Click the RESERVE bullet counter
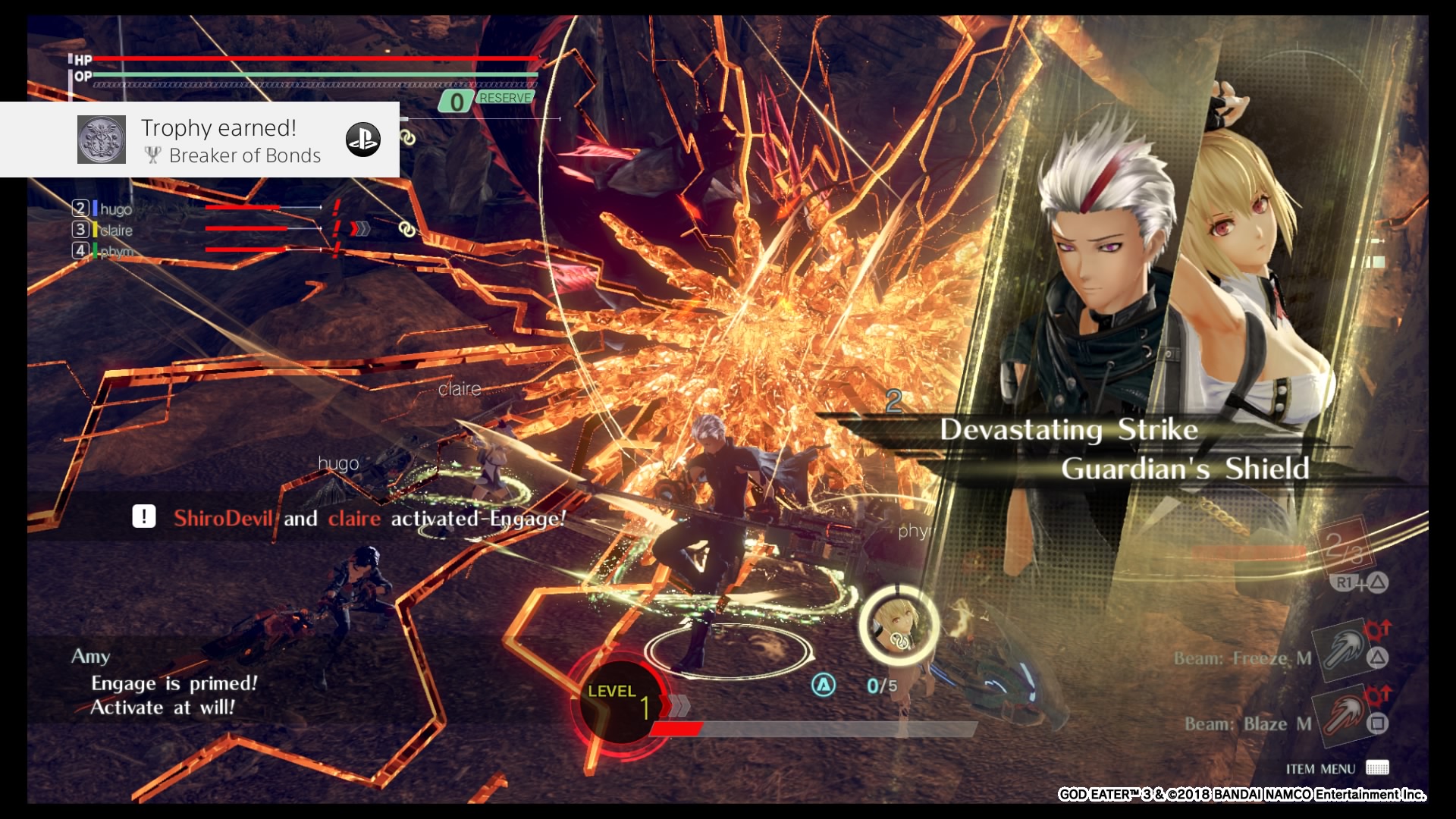The image size is (1456, 819). (x=488, y=99)
